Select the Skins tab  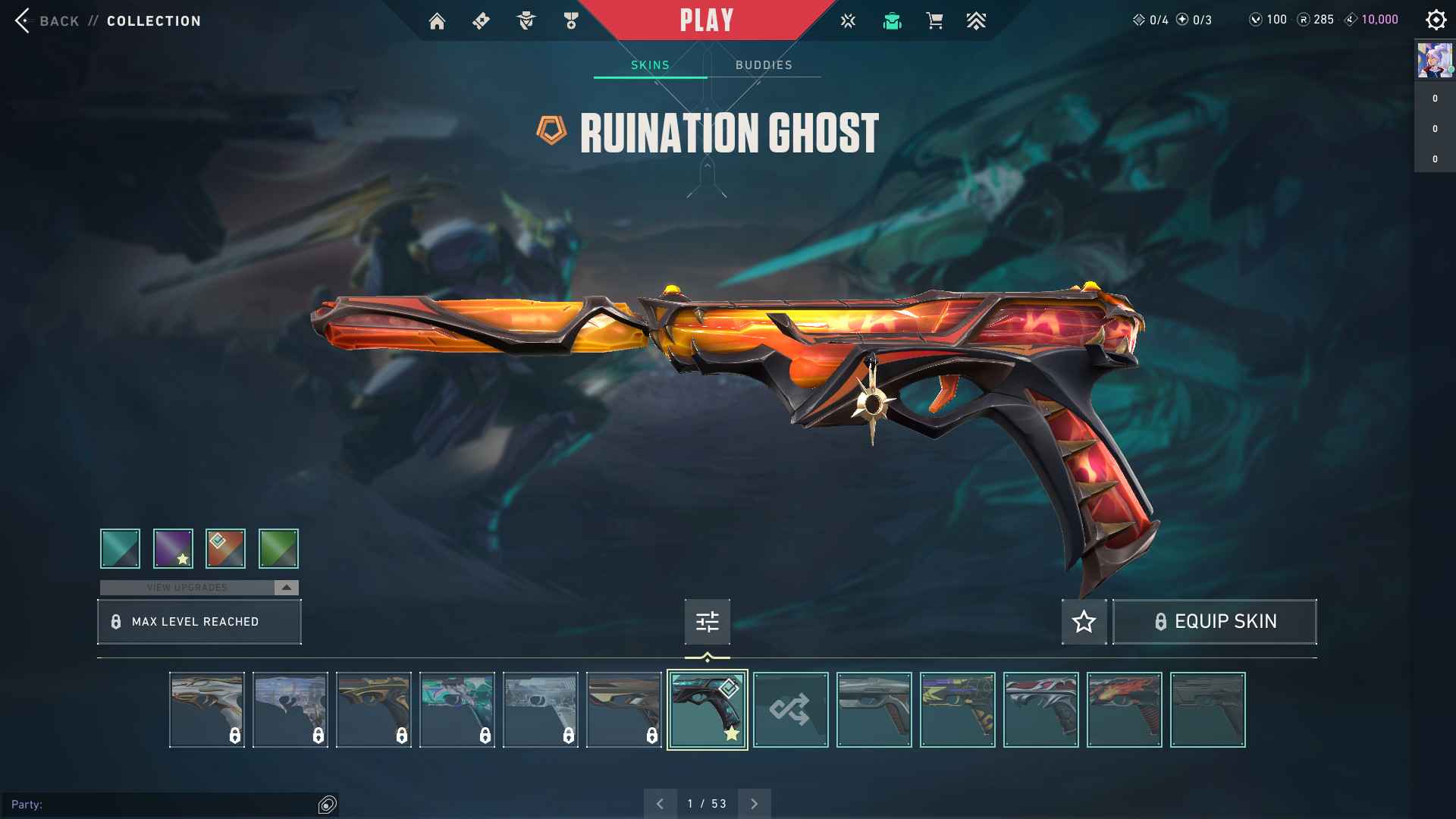pyautogui.click(x=650, y=65)
